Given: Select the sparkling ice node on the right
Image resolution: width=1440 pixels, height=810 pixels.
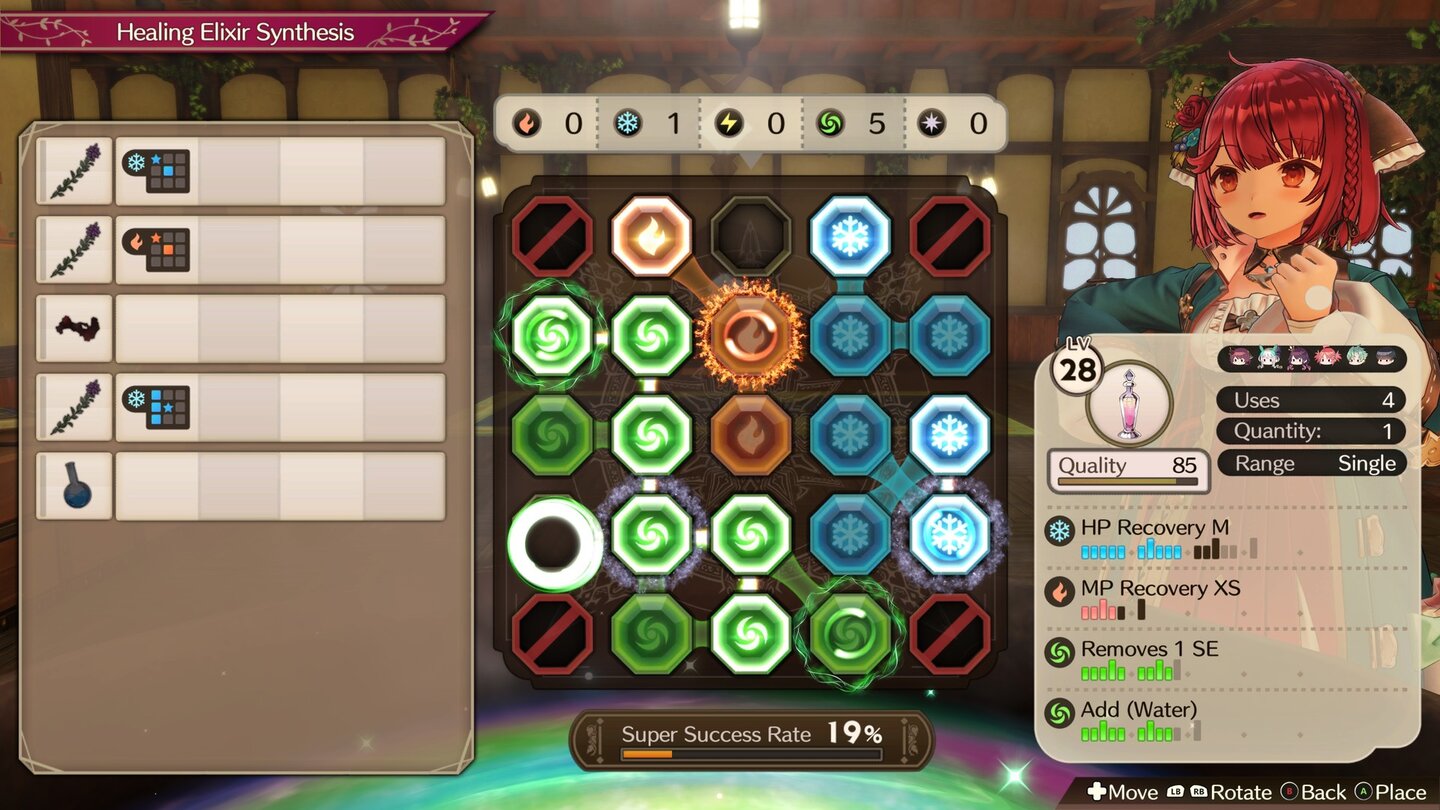Looking at the screenshot, I should (951, 533).
